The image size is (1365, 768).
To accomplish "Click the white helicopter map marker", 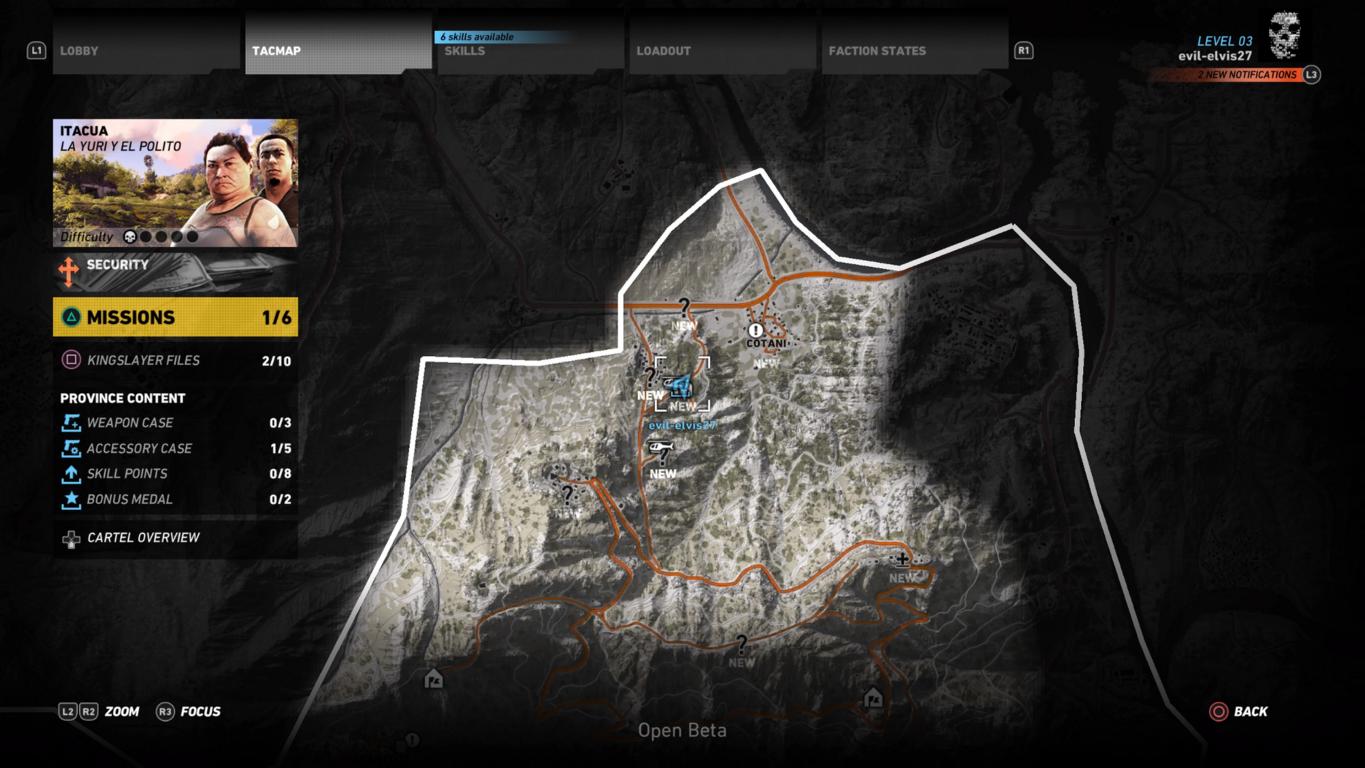I will [660, 448].
